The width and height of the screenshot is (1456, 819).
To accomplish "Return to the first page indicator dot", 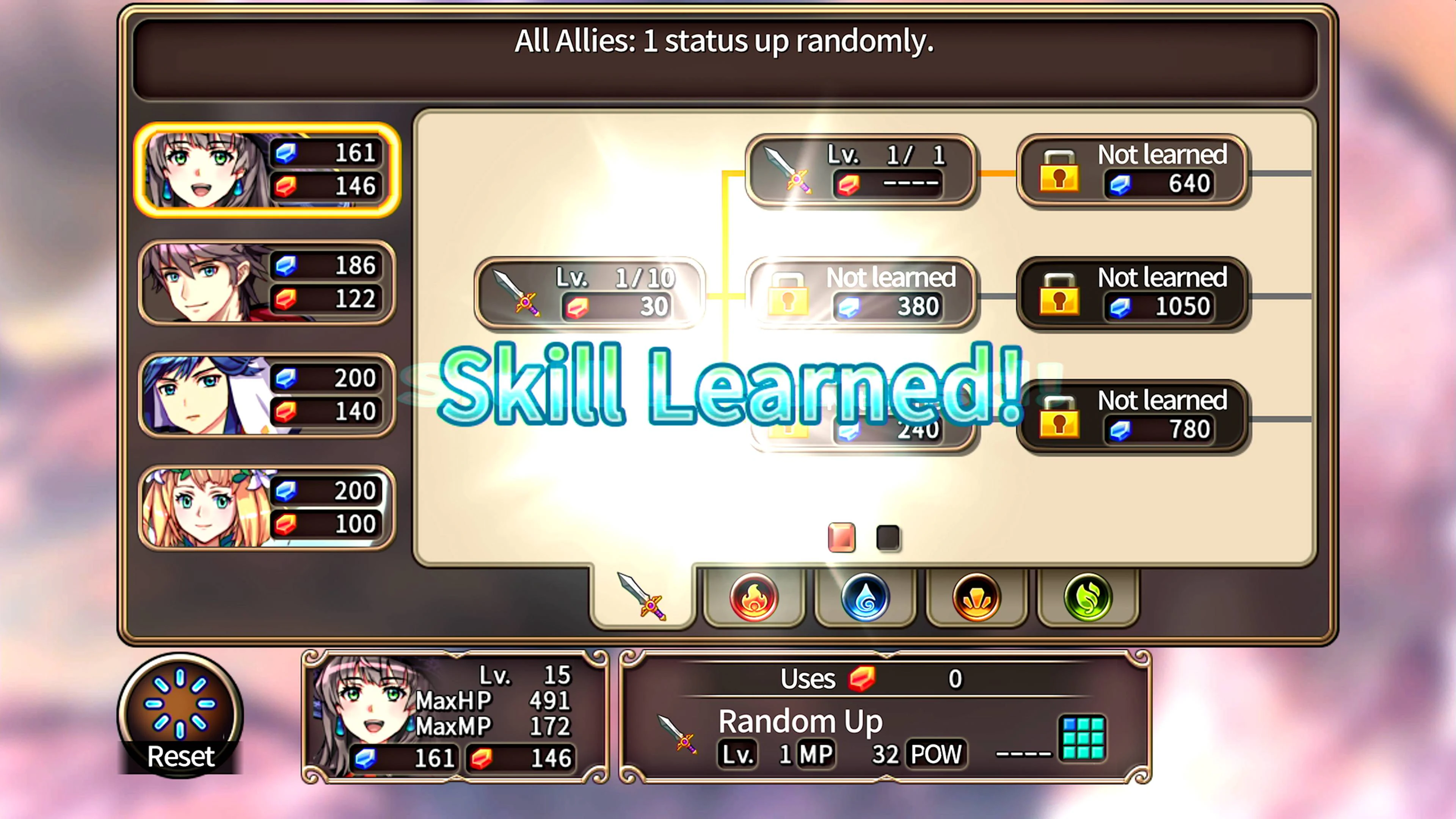I will [x=841, y=537].
